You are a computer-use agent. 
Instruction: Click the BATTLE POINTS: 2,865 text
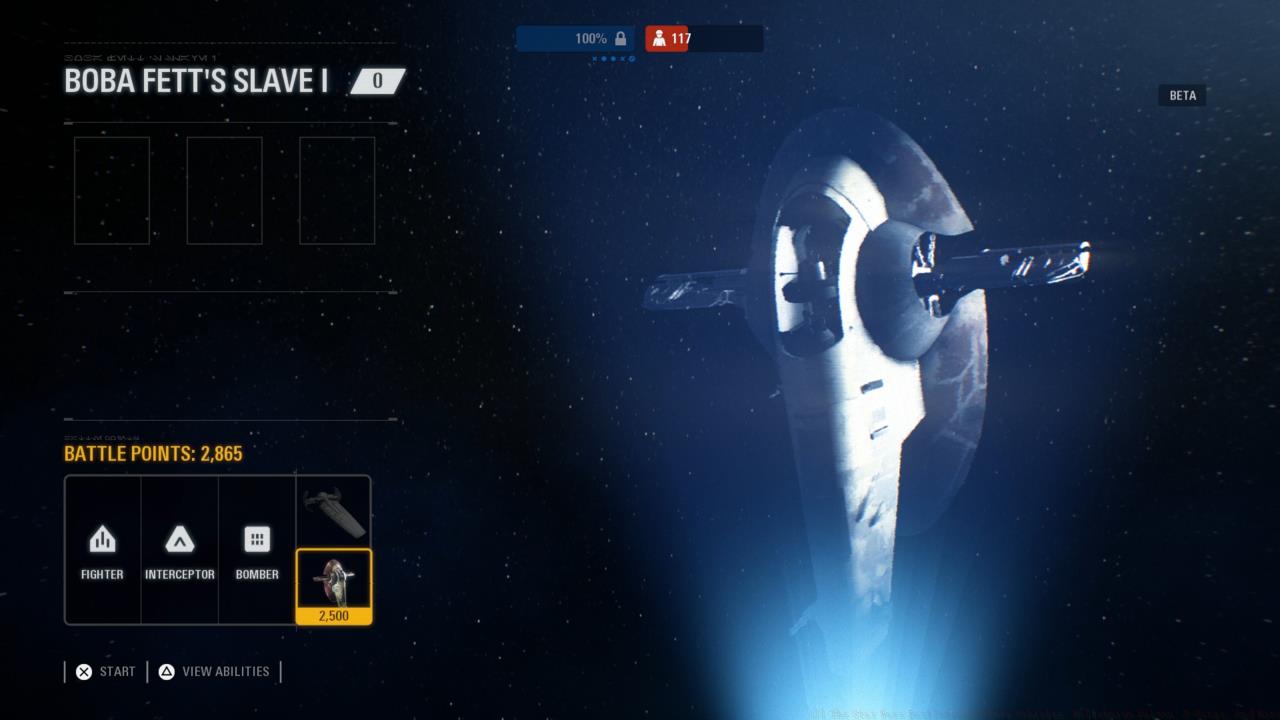155,453
